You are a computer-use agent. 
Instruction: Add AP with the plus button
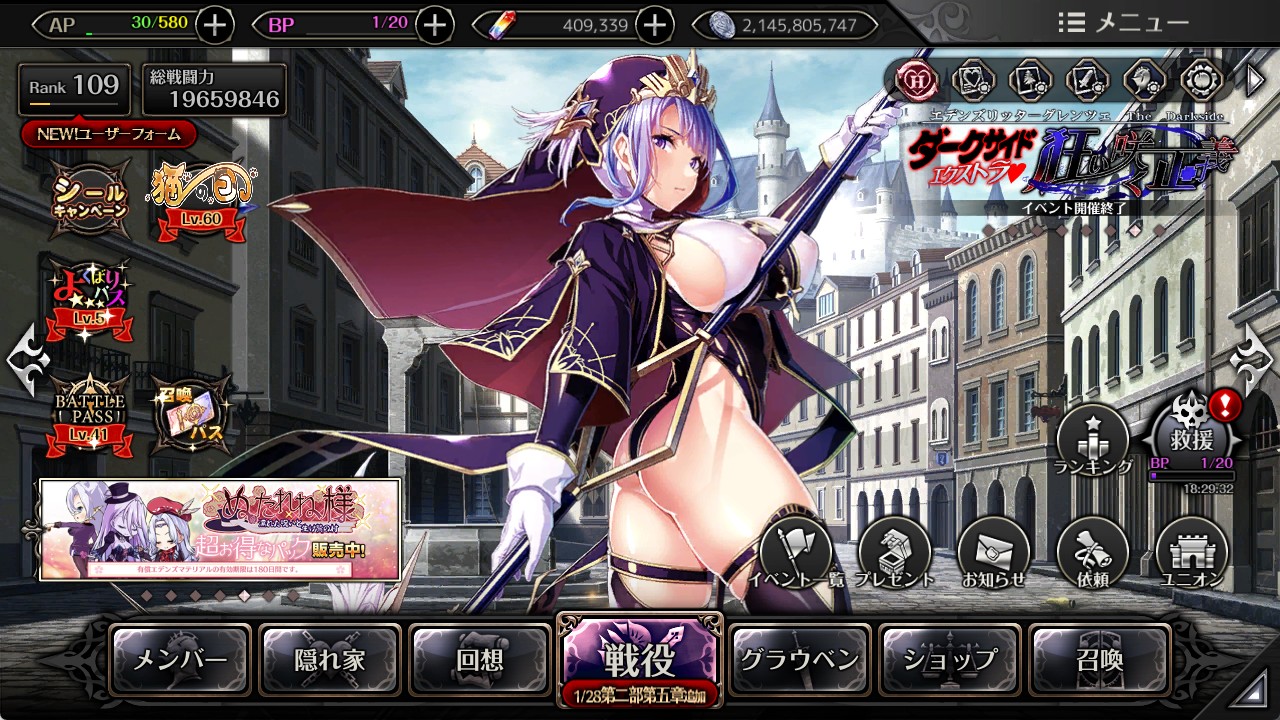click(x=216, y=24)
